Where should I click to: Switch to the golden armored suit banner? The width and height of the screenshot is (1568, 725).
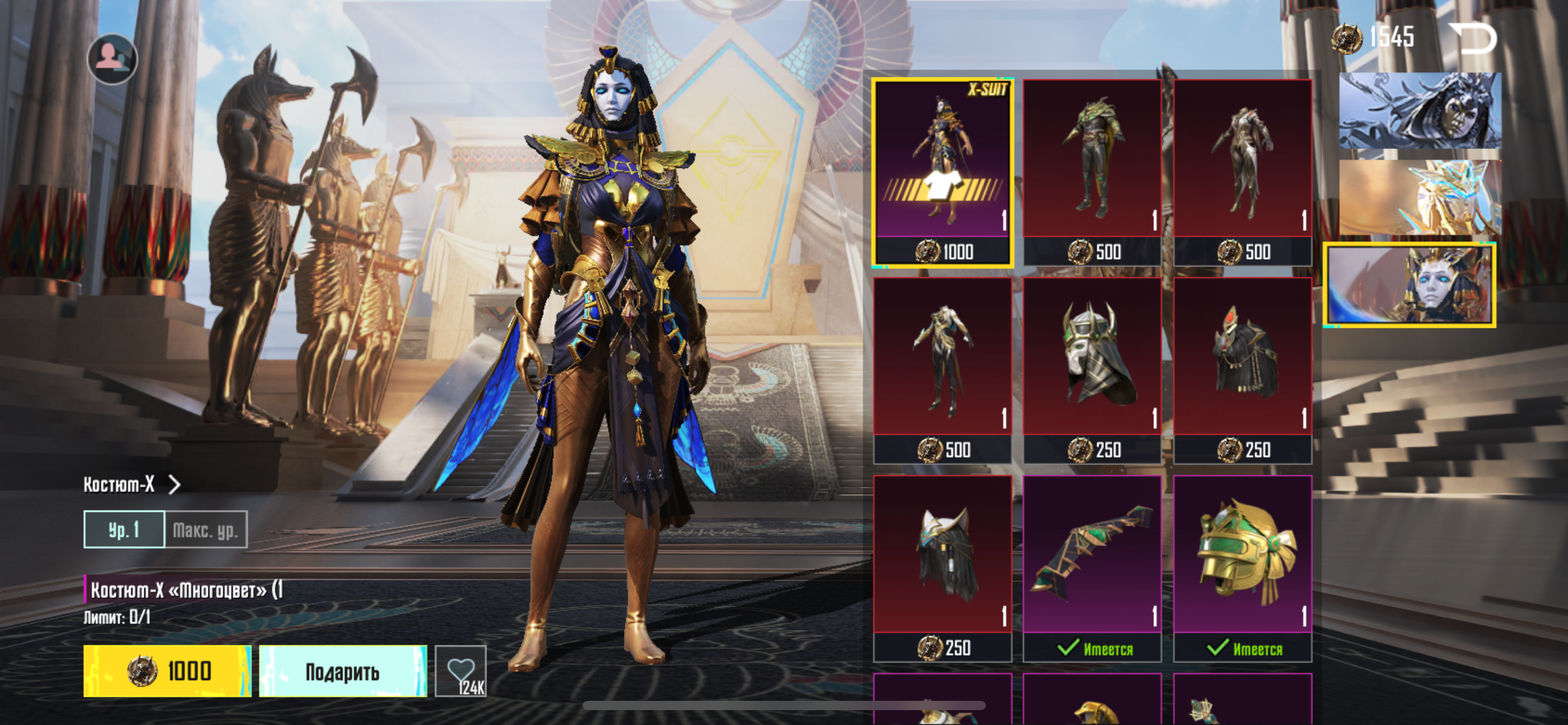(x=1419, y=197)
